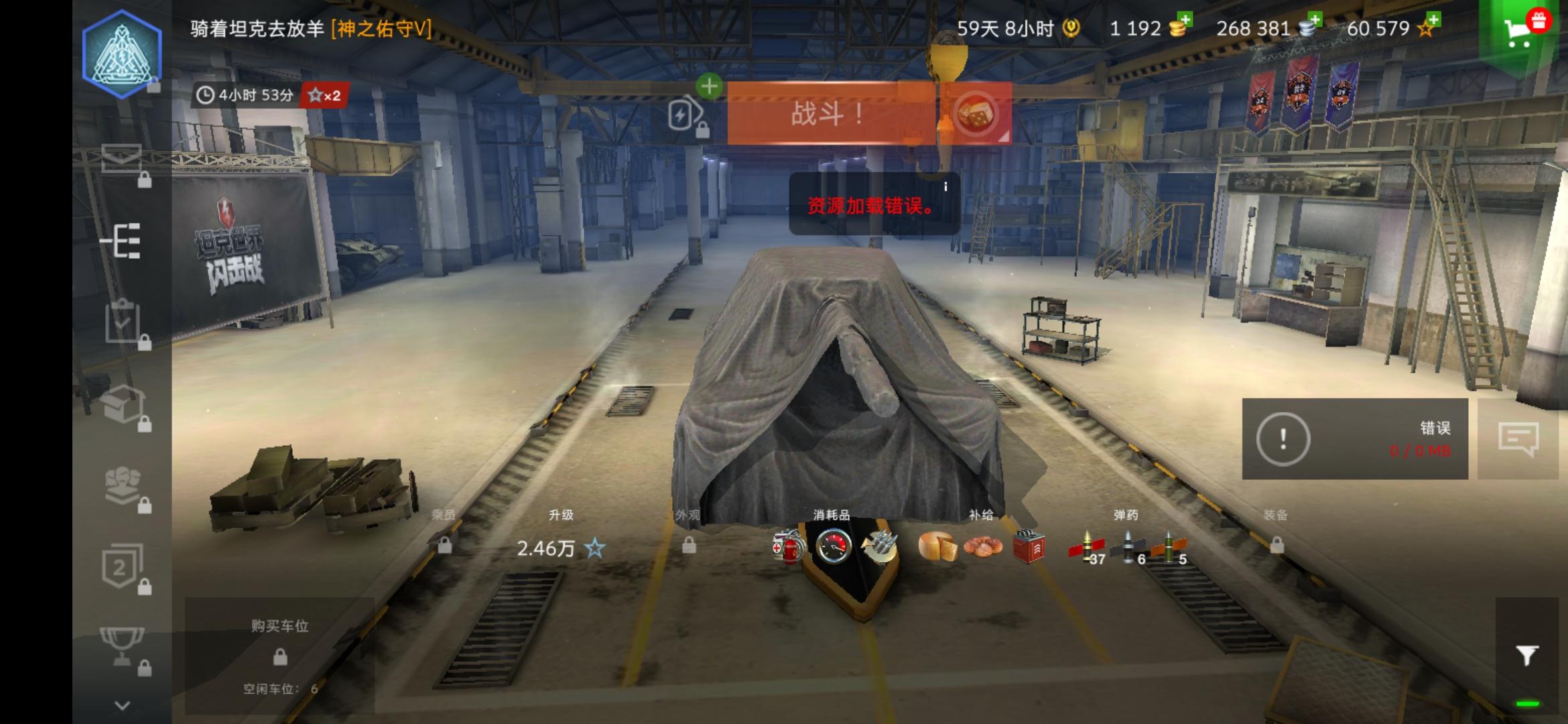Expand the green plus above the garage

708,86
